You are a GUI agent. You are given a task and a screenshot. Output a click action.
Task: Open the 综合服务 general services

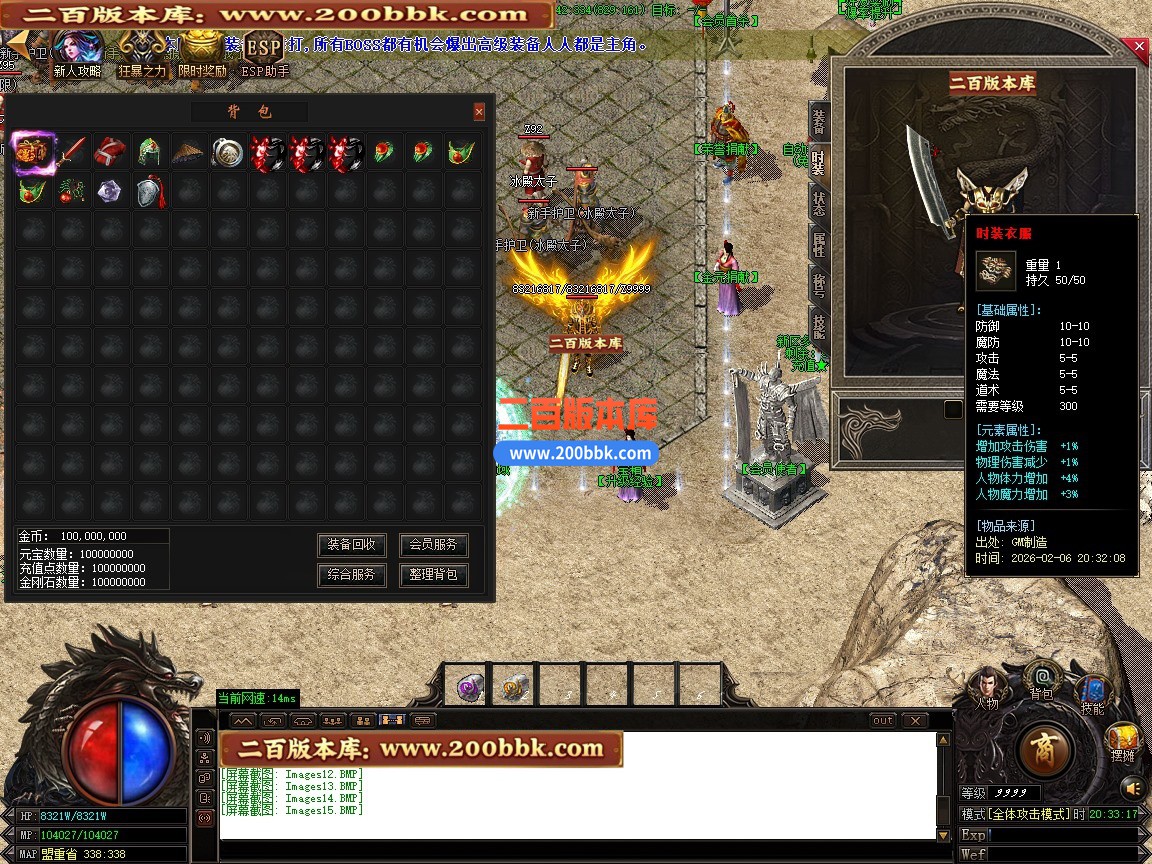tap(352, 575)
